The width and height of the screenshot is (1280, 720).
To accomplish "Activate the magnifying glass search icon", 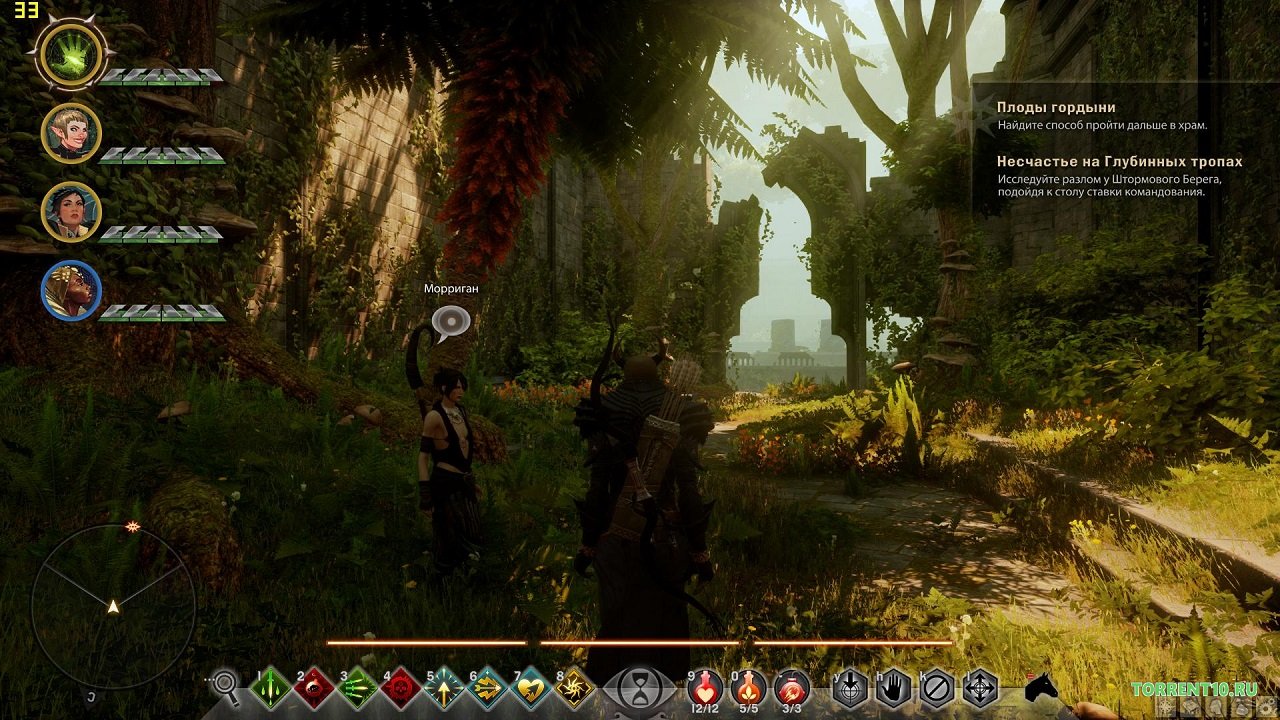I will (x=227, y=686).
